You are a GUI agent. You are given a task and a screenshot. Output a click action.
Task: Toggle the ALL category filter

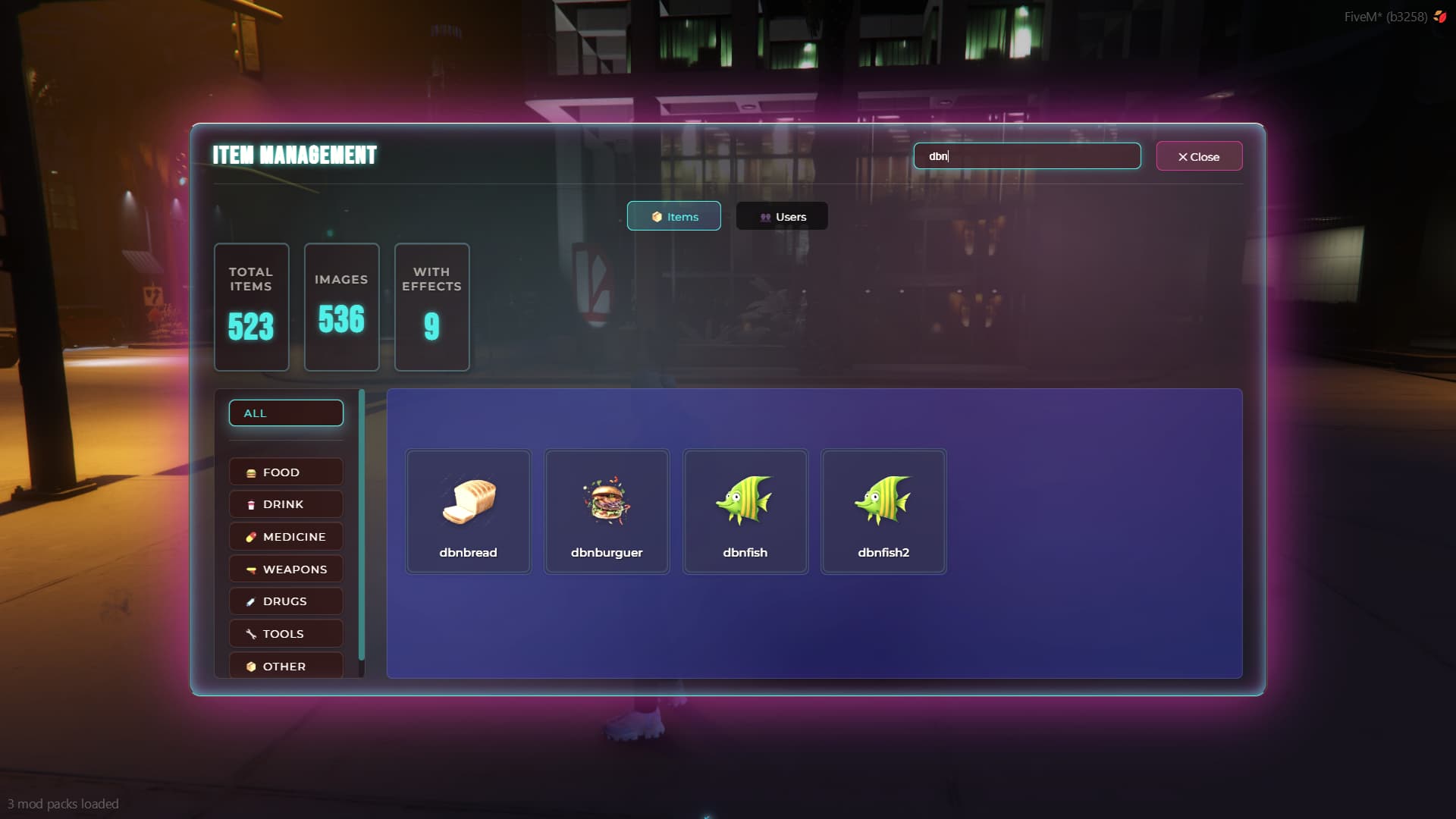coord(285,413)
